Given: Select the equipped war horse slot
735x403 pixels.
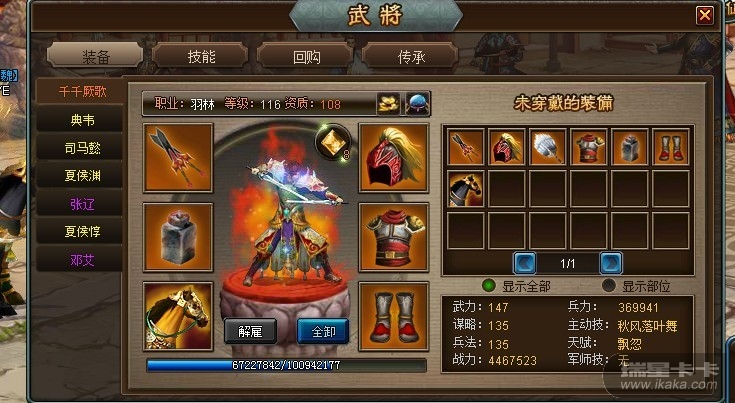Looking at the screenshot, I should click(x=178, y=316).
